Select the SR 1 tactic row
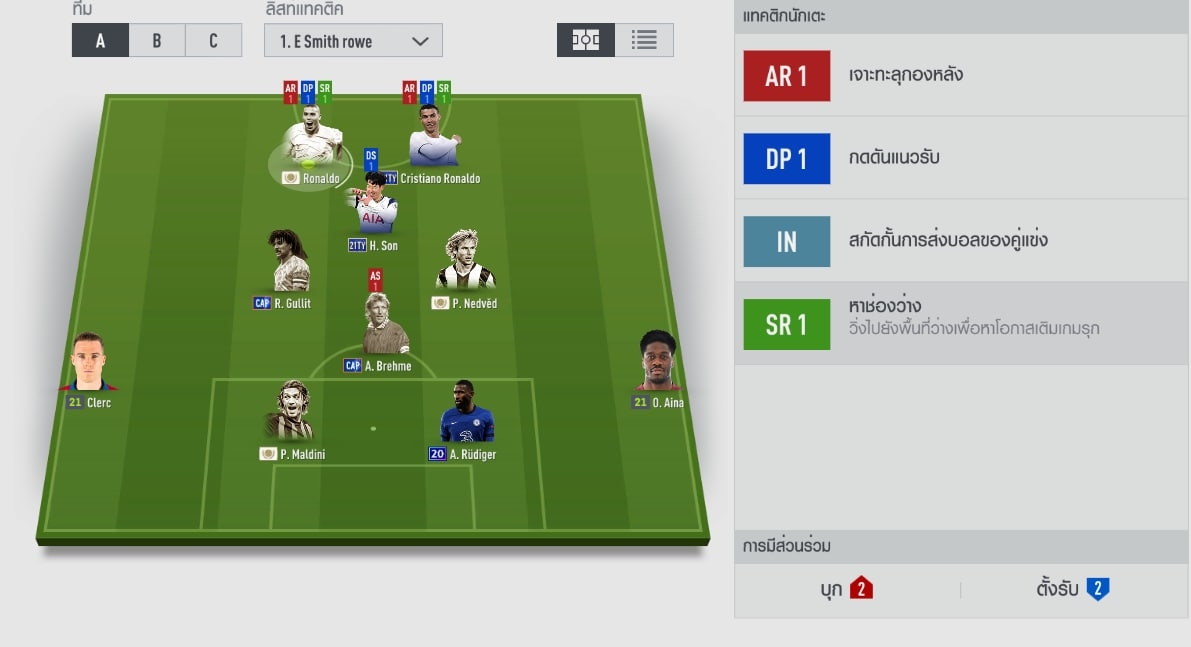Screen dimensions: 1191x647 point(961,323)
